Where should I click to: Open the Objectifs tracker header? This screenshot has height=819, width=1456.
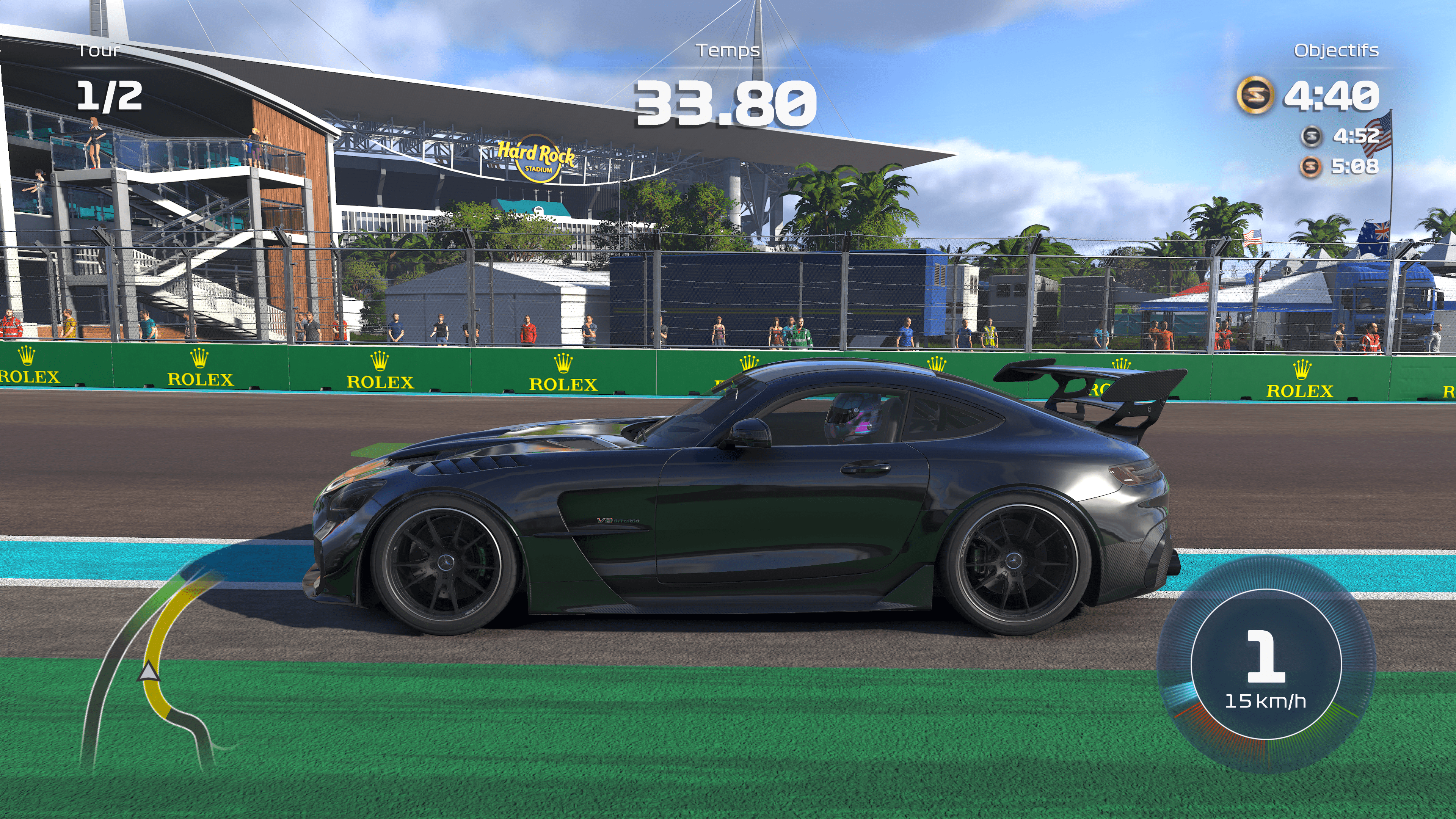click(x=1336, y=51)
